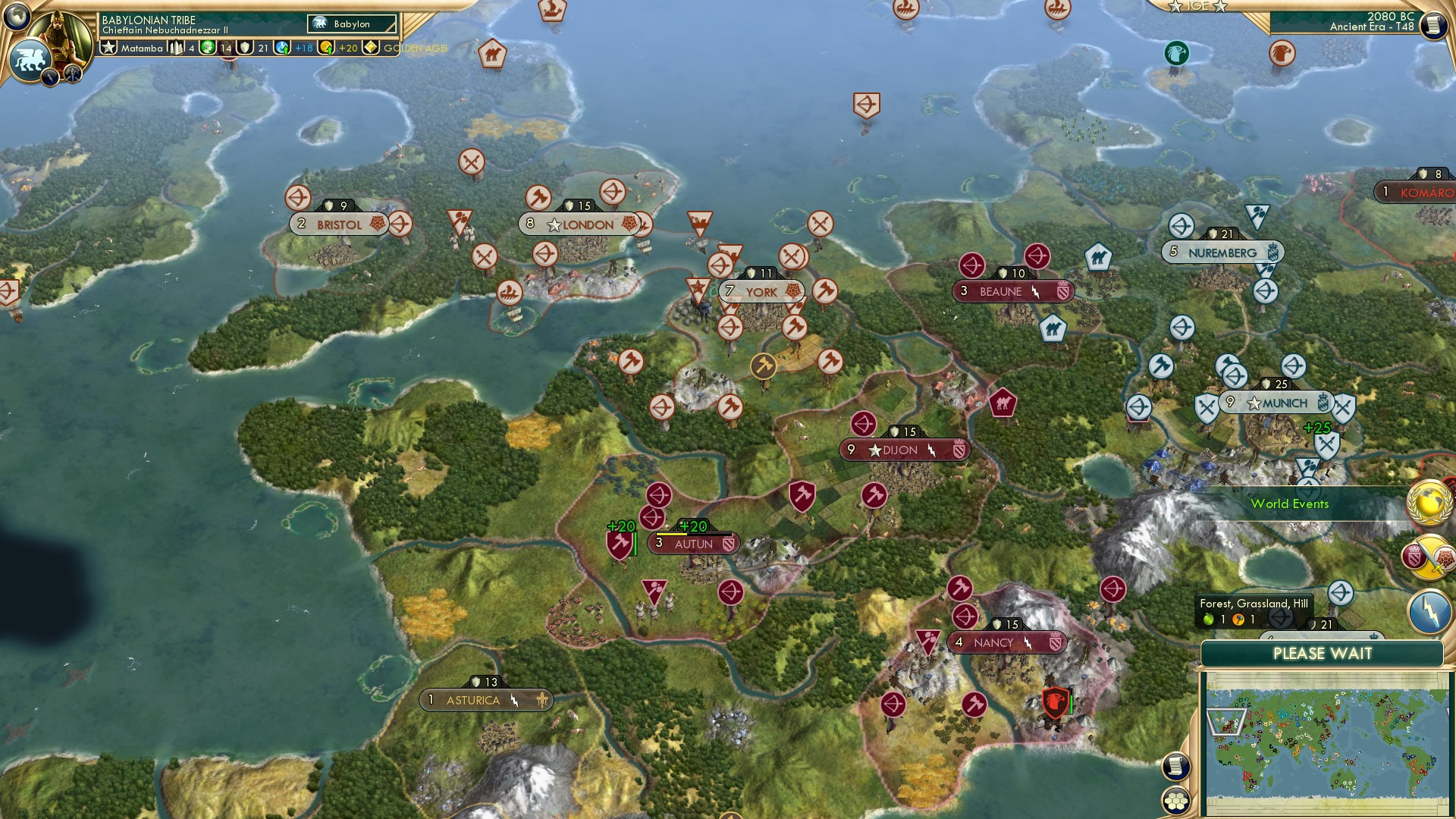Click the PLEASE WAIT button
The image size is (1456, 819).
click(1324, 652)
